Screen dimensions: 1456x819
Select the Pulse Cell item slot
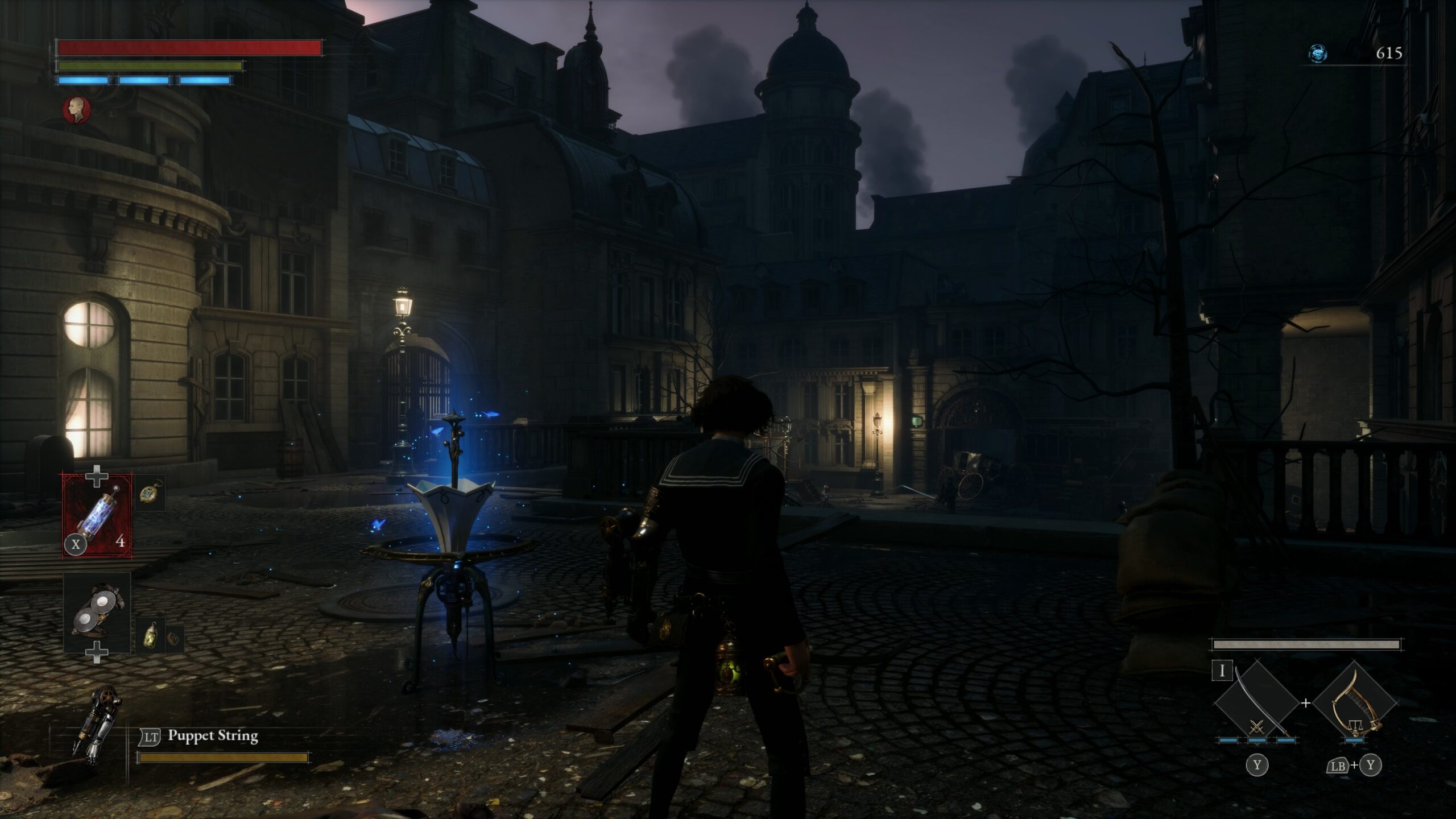[x=97, y=515]
